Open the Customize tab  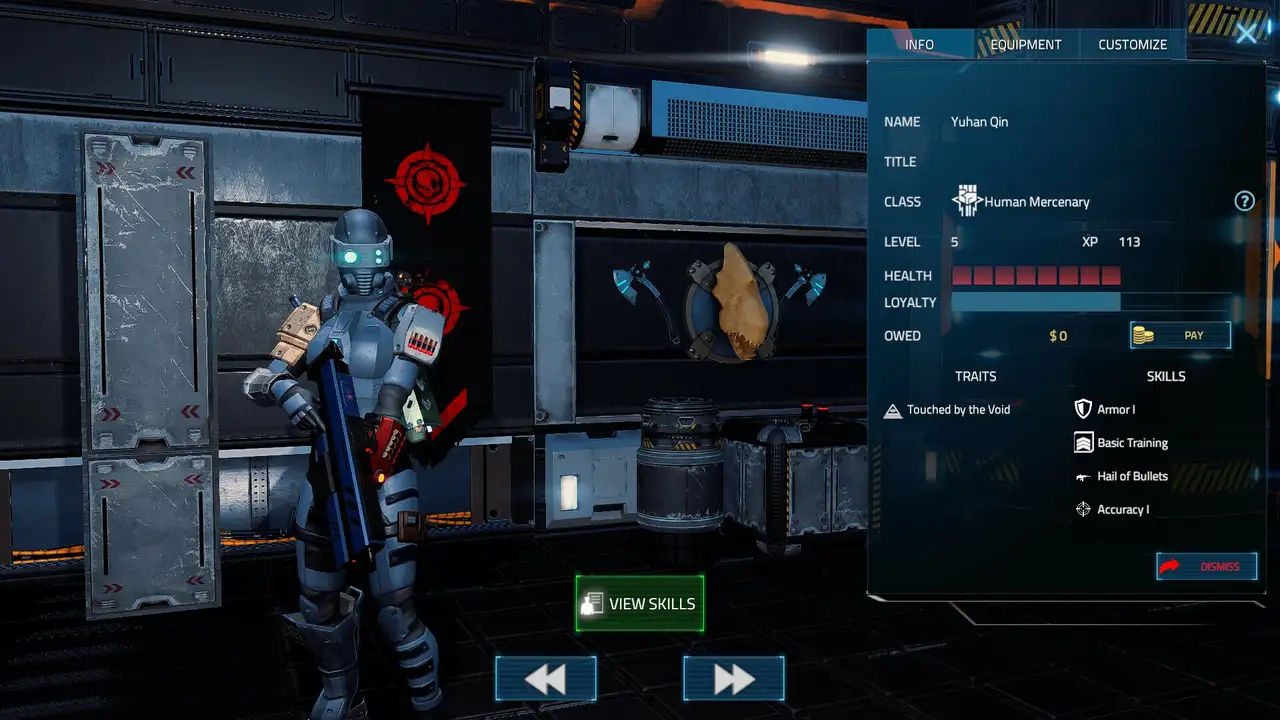(1132, 44)
